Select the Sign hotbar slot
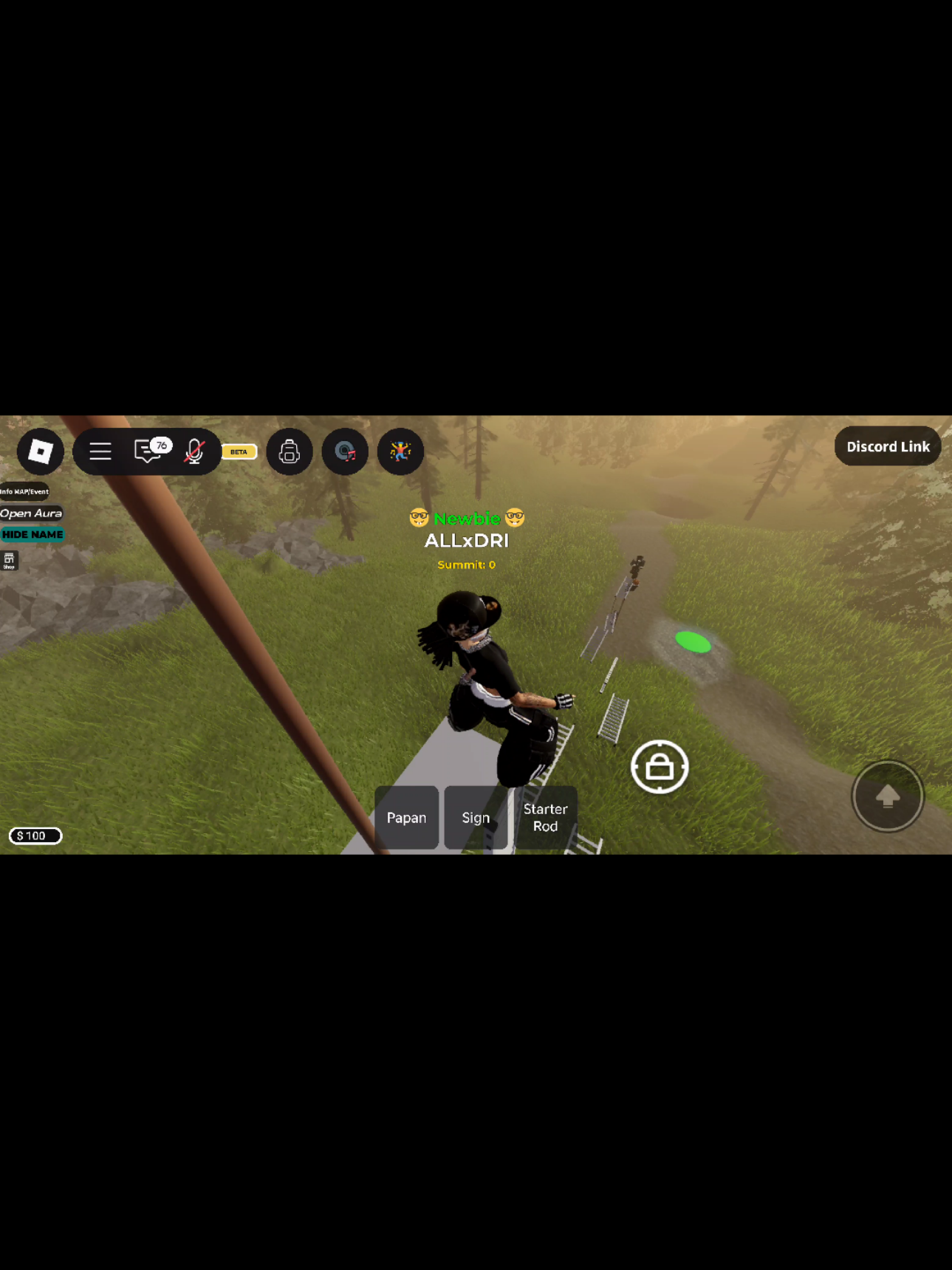The image size is (952, 1270). coord(476,818)
